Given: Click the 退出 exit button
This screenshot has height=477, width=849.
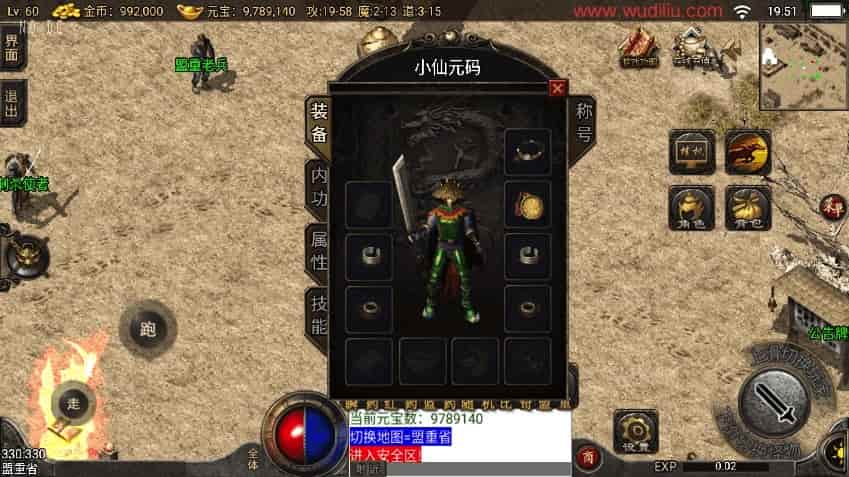Looking at the screenshot, I should 12,103.
